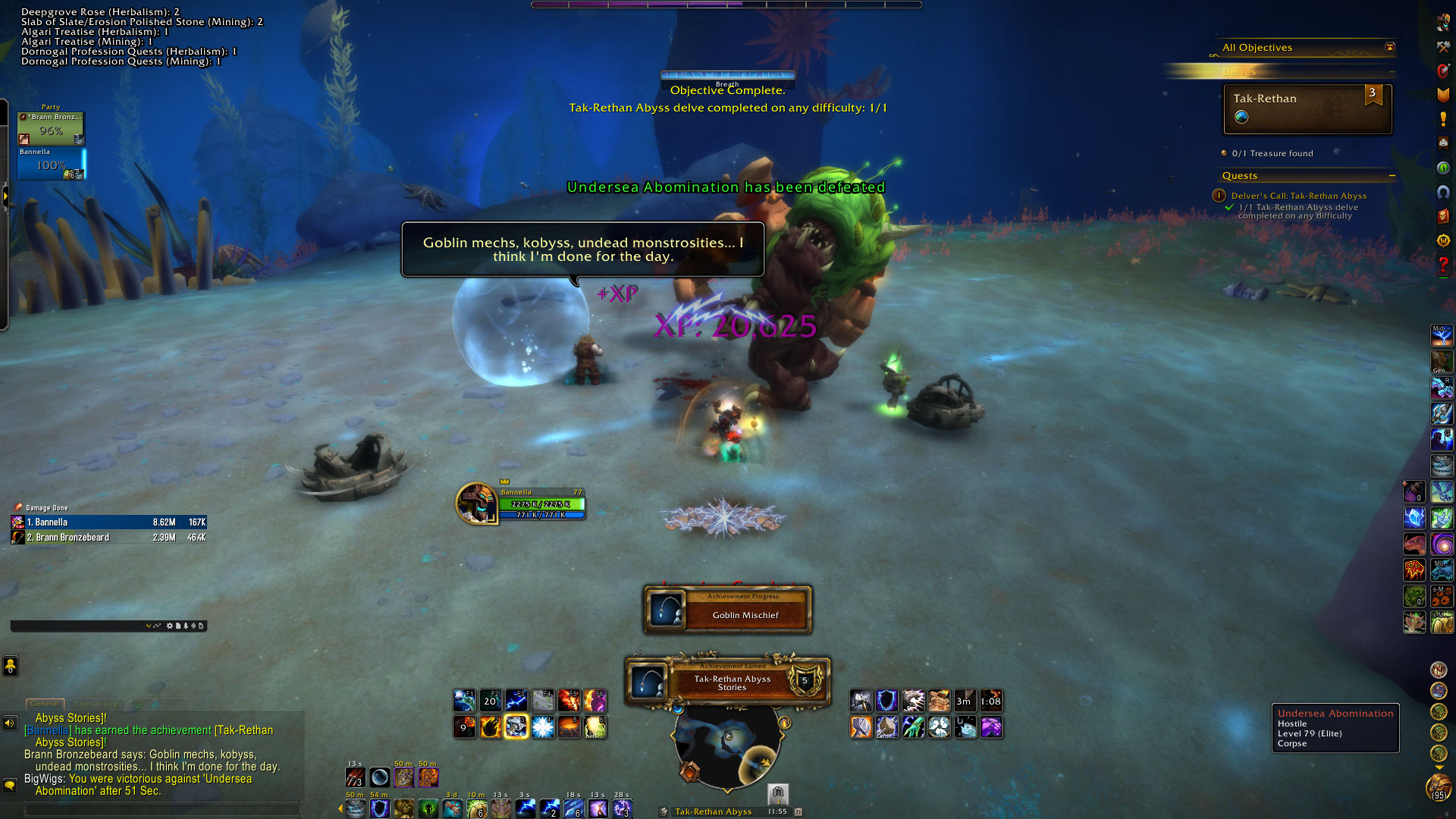Open the chat speech bubble menu
The height and width of the screenshot is (819, 1456).
tap(10, 786)
